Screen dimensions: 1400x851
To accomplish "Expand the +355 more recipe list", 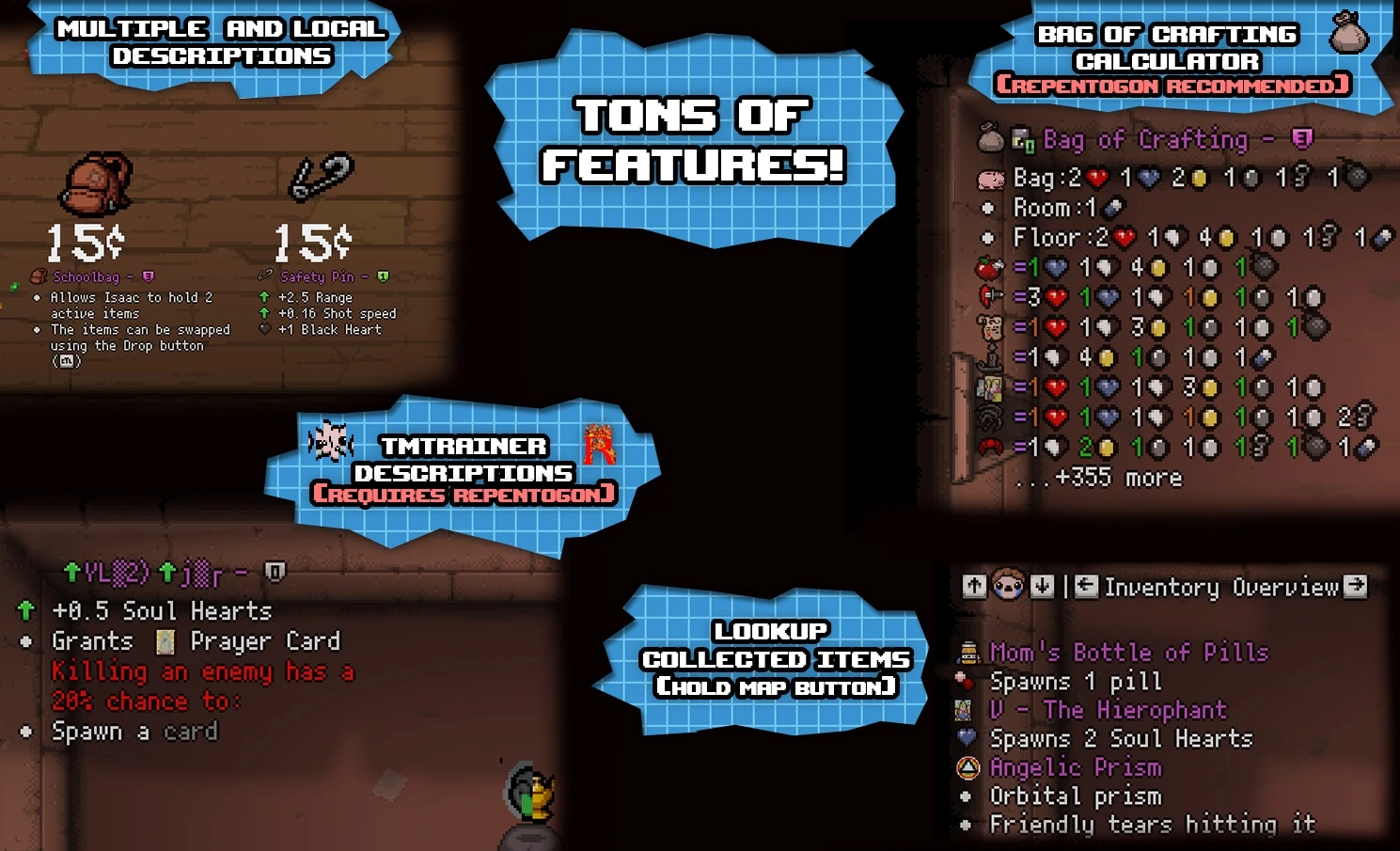I will [1102, 478].
